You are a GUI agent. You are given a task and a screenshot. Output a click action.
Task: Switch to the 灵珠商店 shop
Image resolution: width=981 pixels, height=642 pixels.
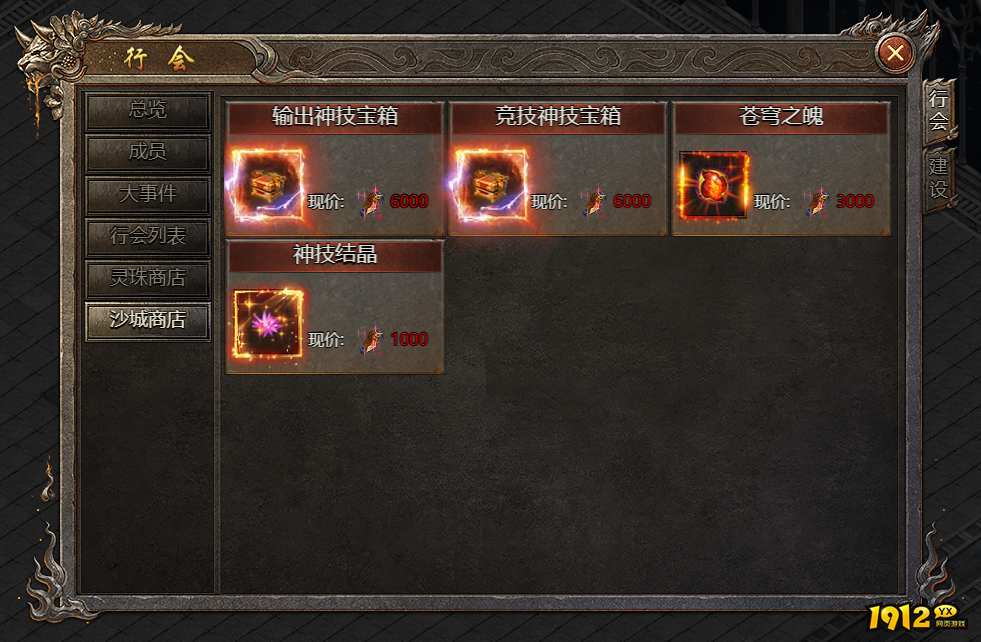[148, 279]
